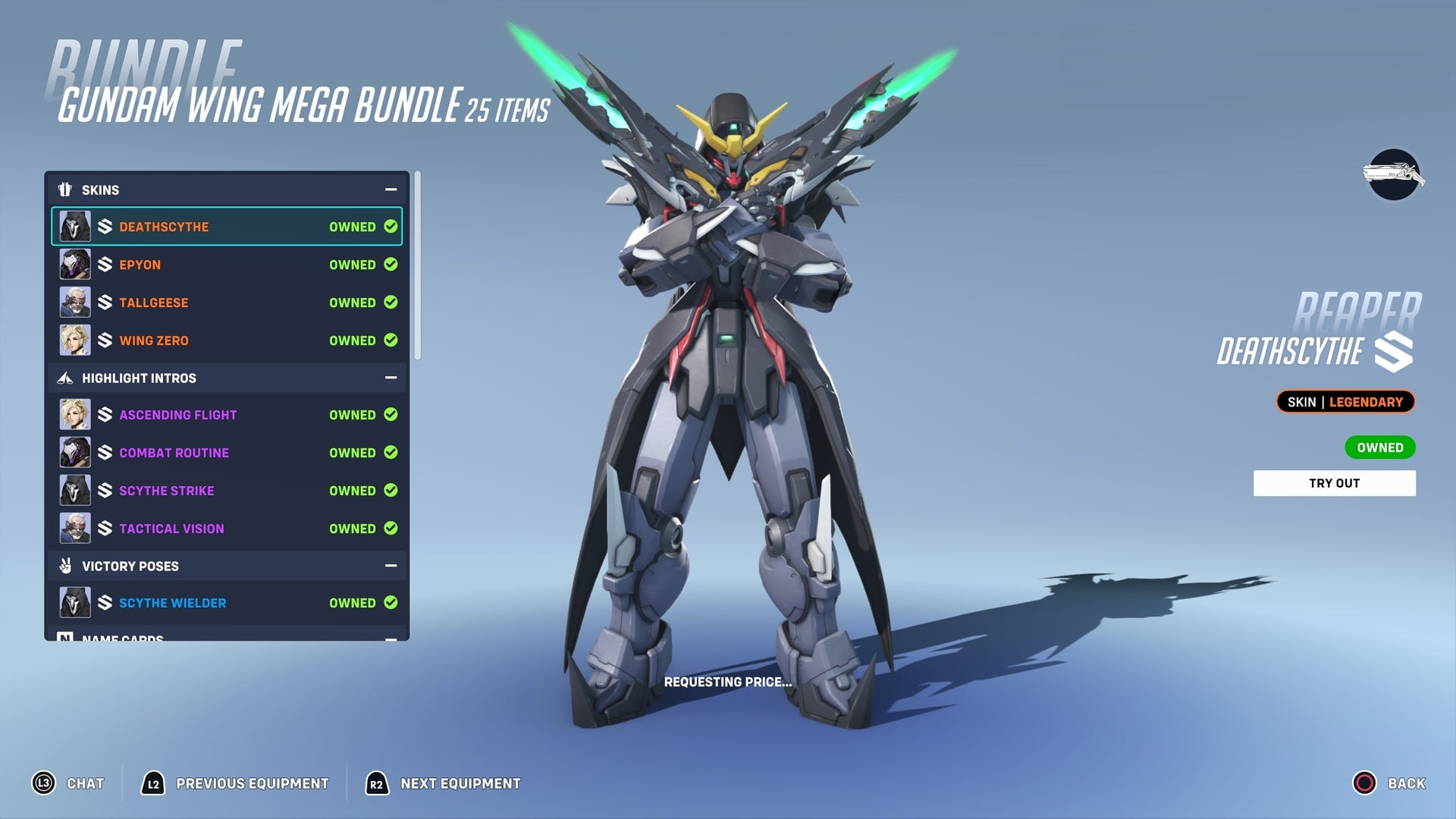The height and width of the screenshot is (819, 1456).
Task: Collapse the Skins section
Action: pos(391,189)
